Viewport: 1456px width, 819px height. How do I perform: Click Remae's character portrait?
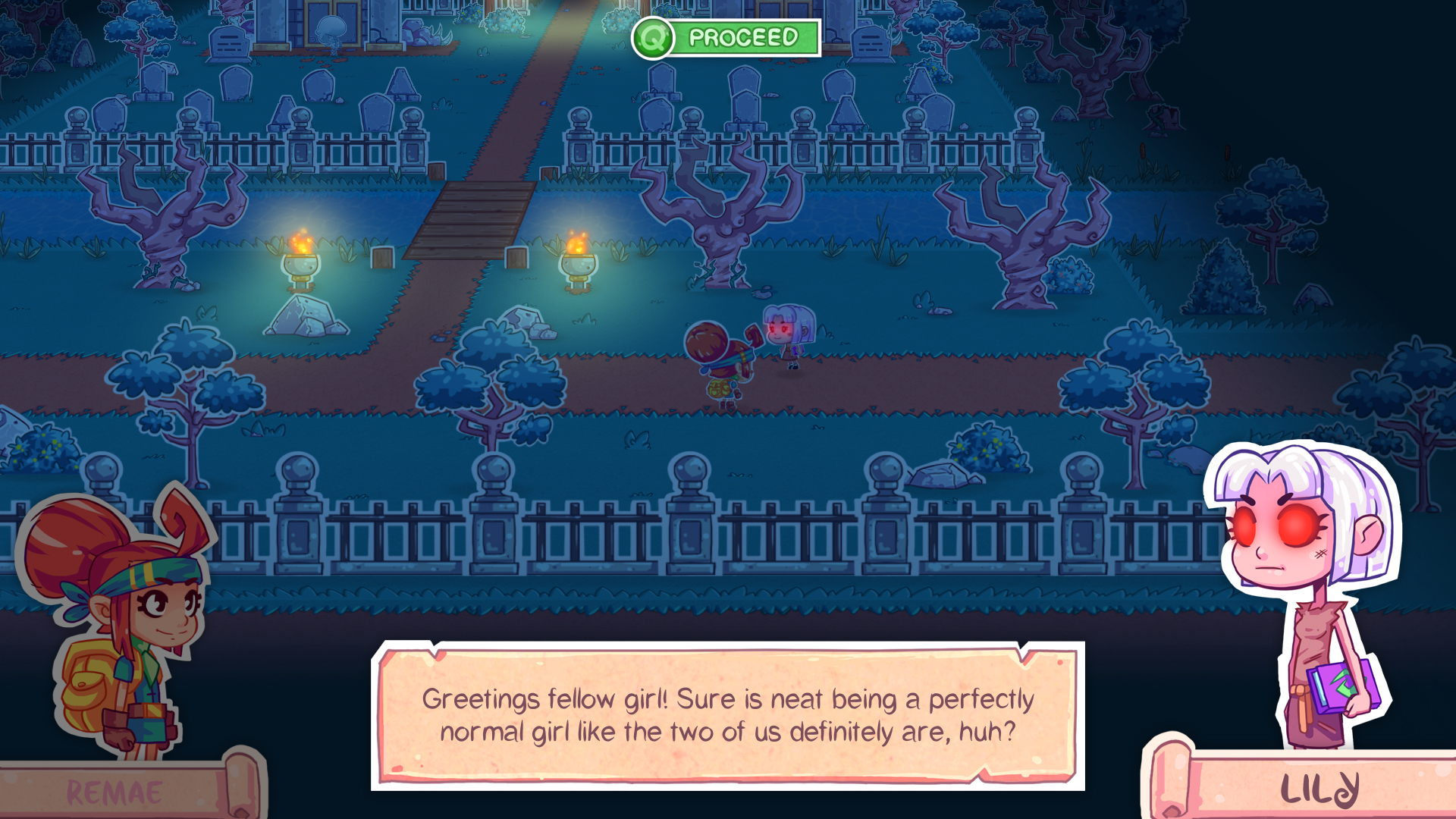point(121,607)
